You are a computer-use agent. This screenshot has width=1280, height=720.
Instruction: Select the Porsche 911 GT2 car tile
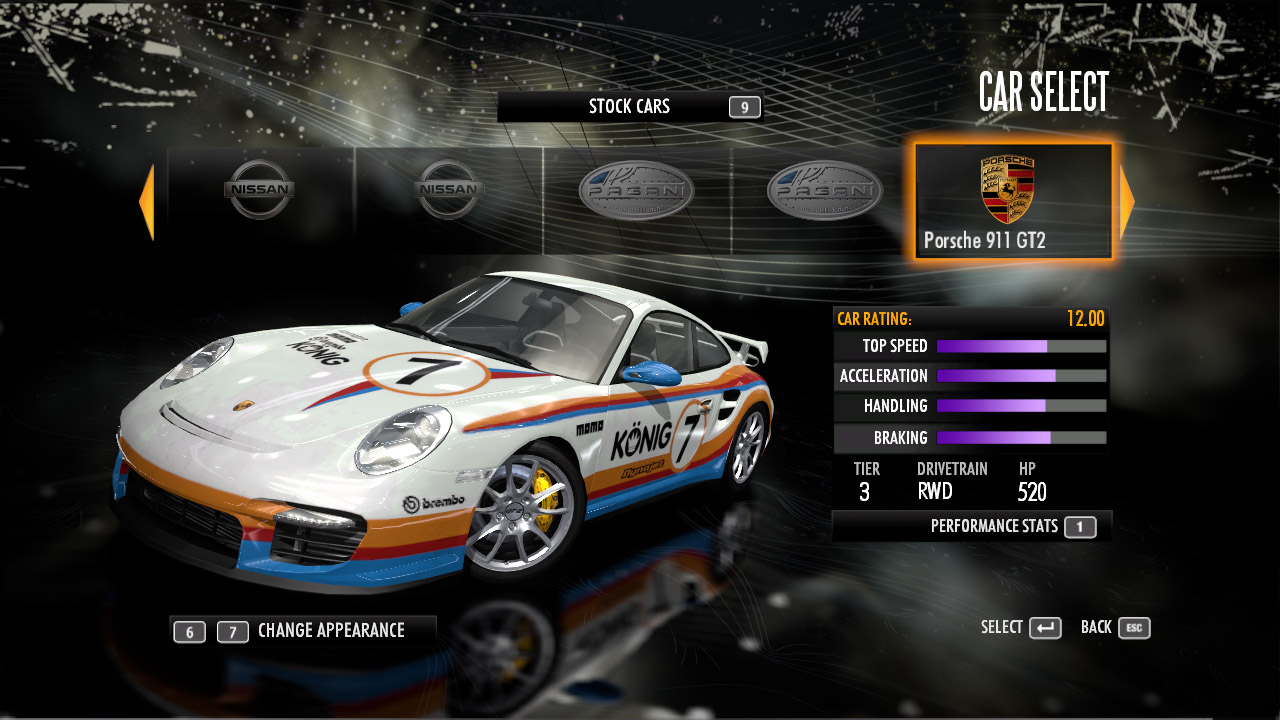1012,201
